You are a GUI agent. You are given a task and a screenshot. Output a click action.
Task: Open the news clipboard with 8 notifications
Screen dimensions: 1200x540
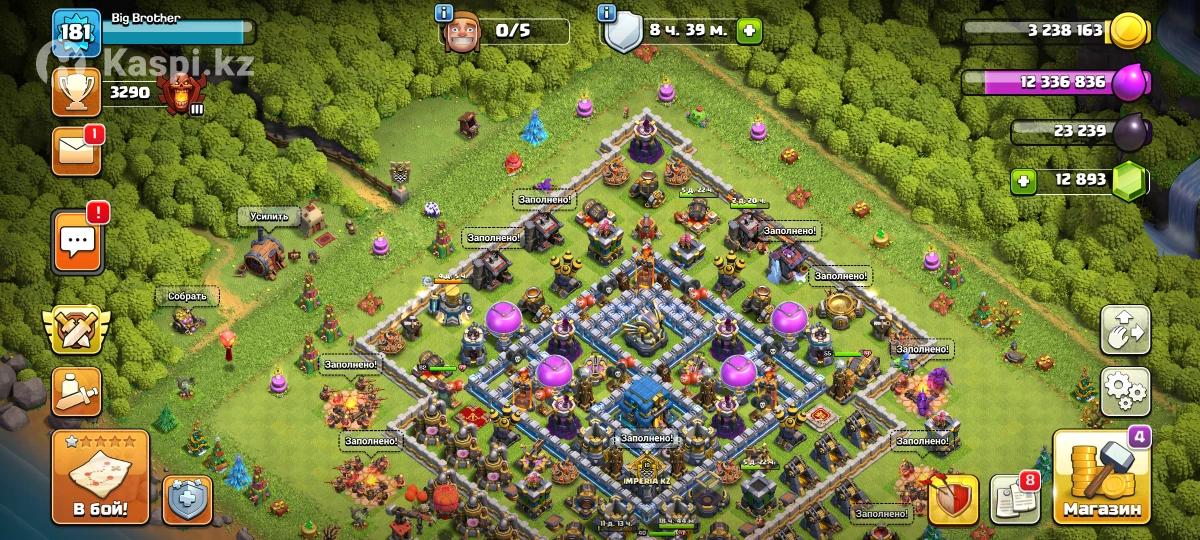click(x=1013, y=499)
